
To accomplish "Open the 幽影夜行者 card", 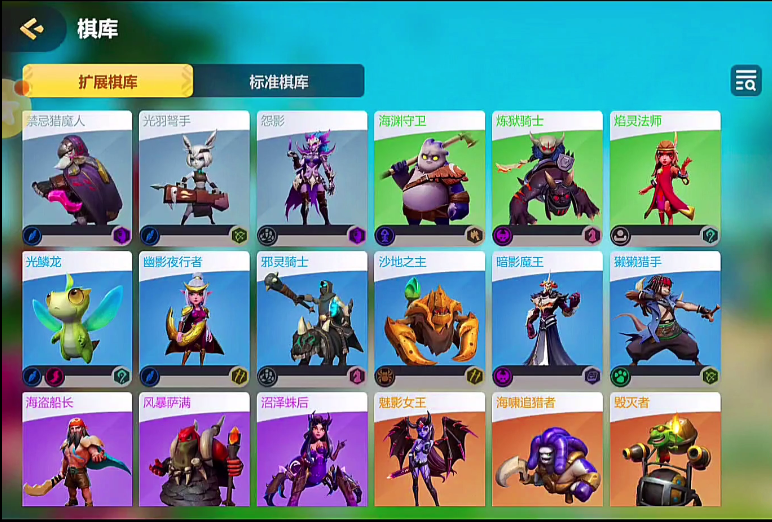I will click(x=194, y=318).
